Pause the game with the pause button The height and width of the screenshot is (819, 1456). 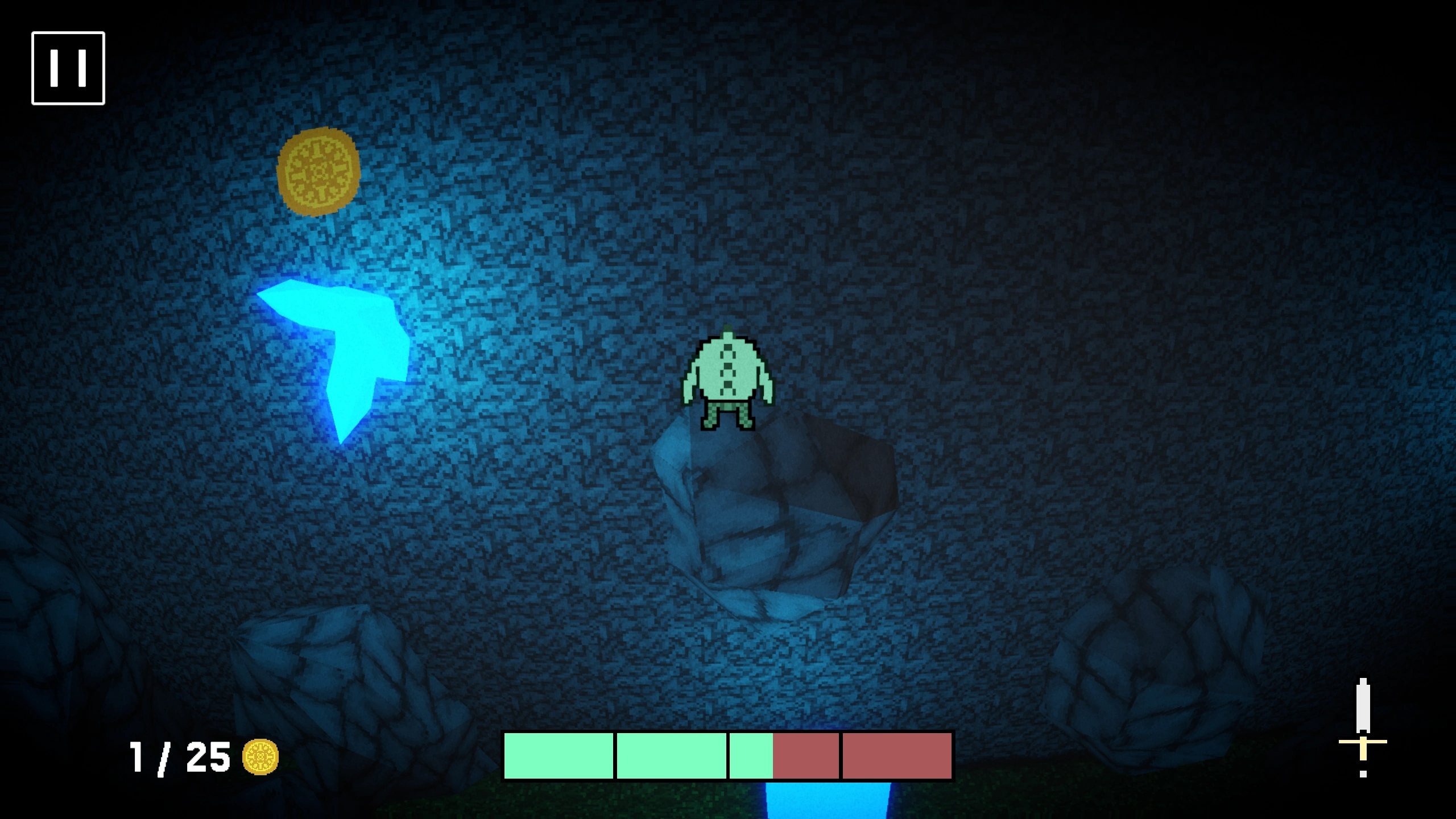(x=68, y=68)
